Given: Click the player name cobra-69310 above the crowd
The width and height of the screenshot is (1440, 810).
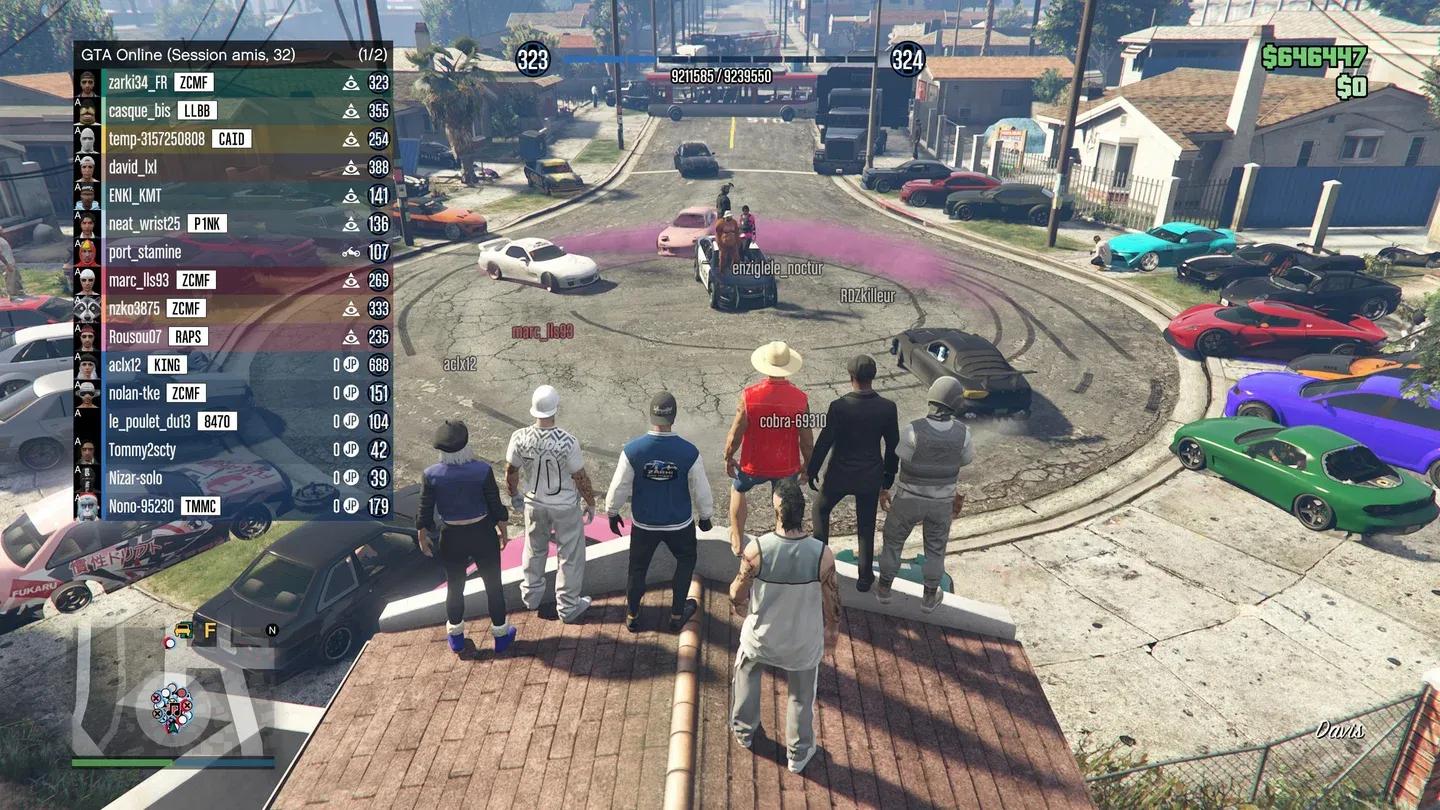Looking at the screenshot, I should pos(791,421).
